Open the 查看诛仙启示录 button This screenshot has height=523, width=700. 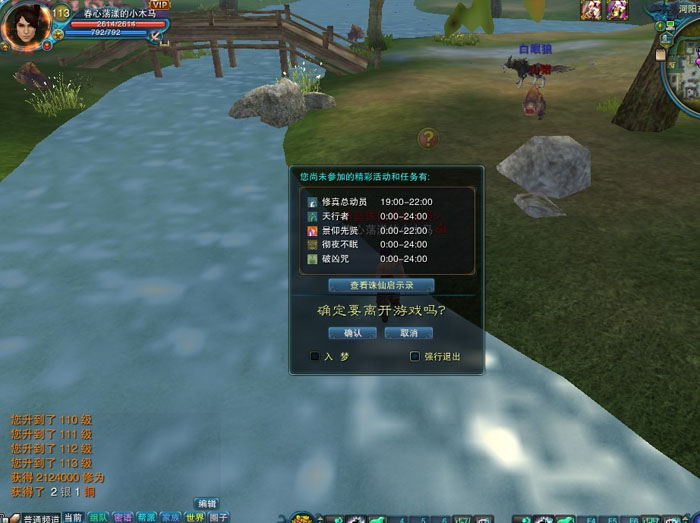coord(381,286)
